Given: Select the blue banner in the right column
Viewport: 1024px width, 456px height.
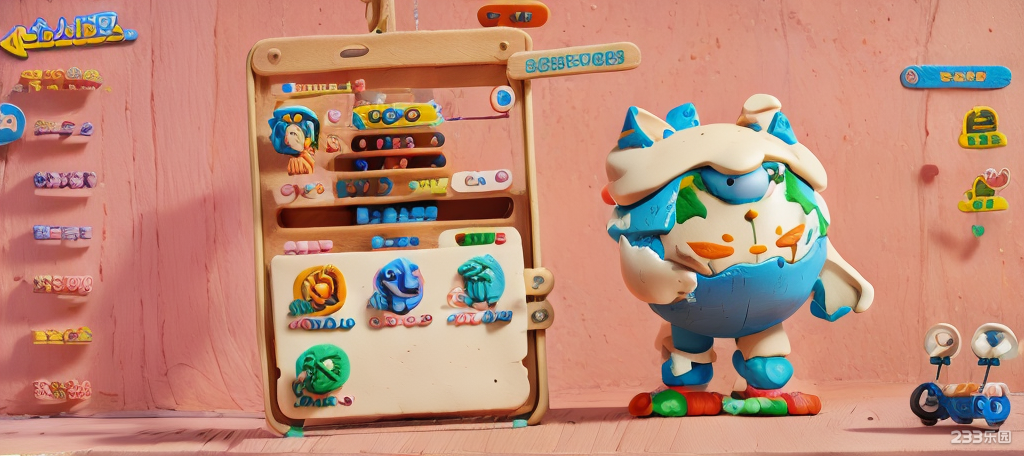Looking at the screenshot, I should pyautogui.click(x=955, y=77).
